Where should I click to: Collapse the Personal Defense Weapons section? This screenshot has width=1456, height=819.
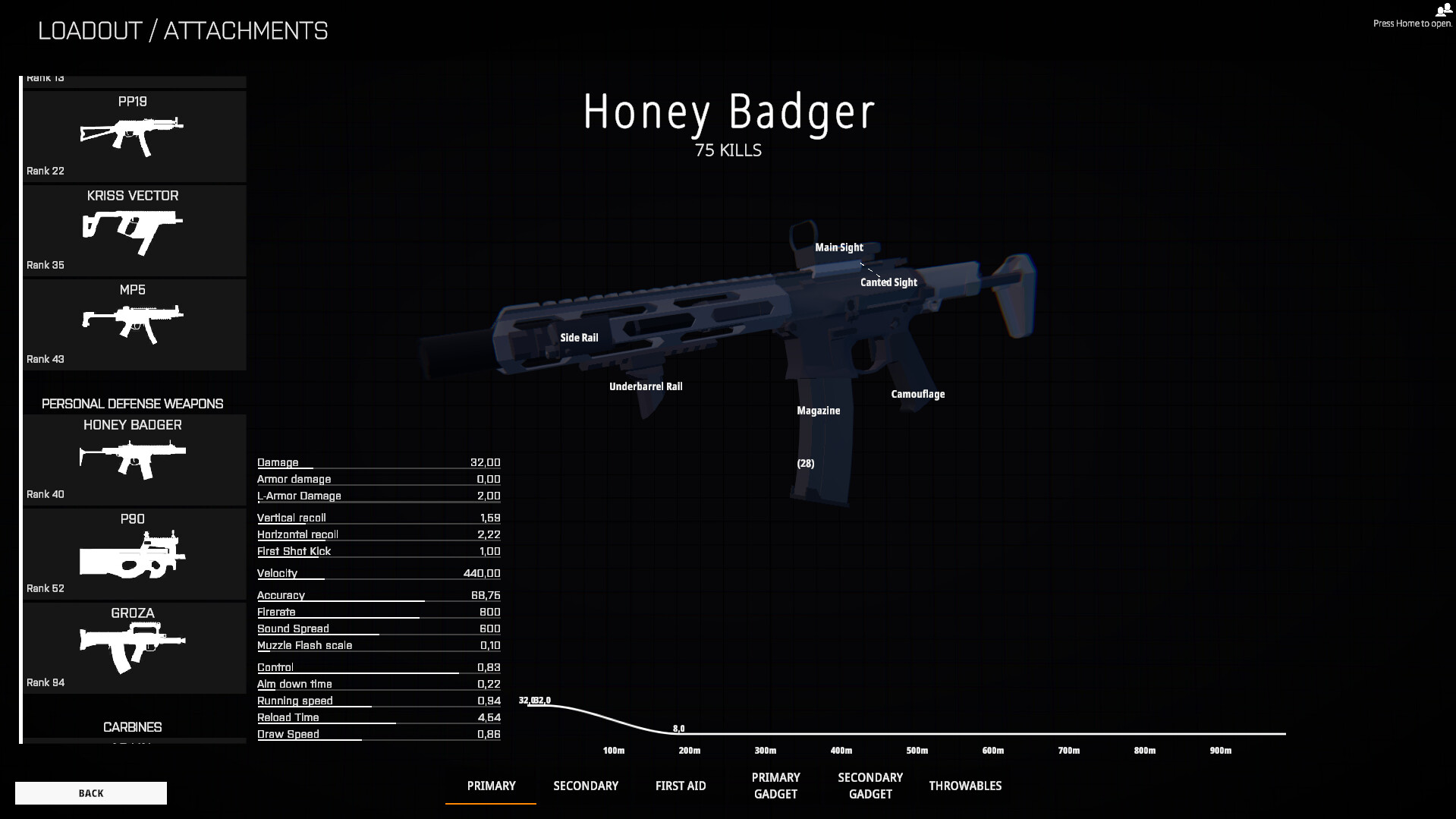click(132, 403)
